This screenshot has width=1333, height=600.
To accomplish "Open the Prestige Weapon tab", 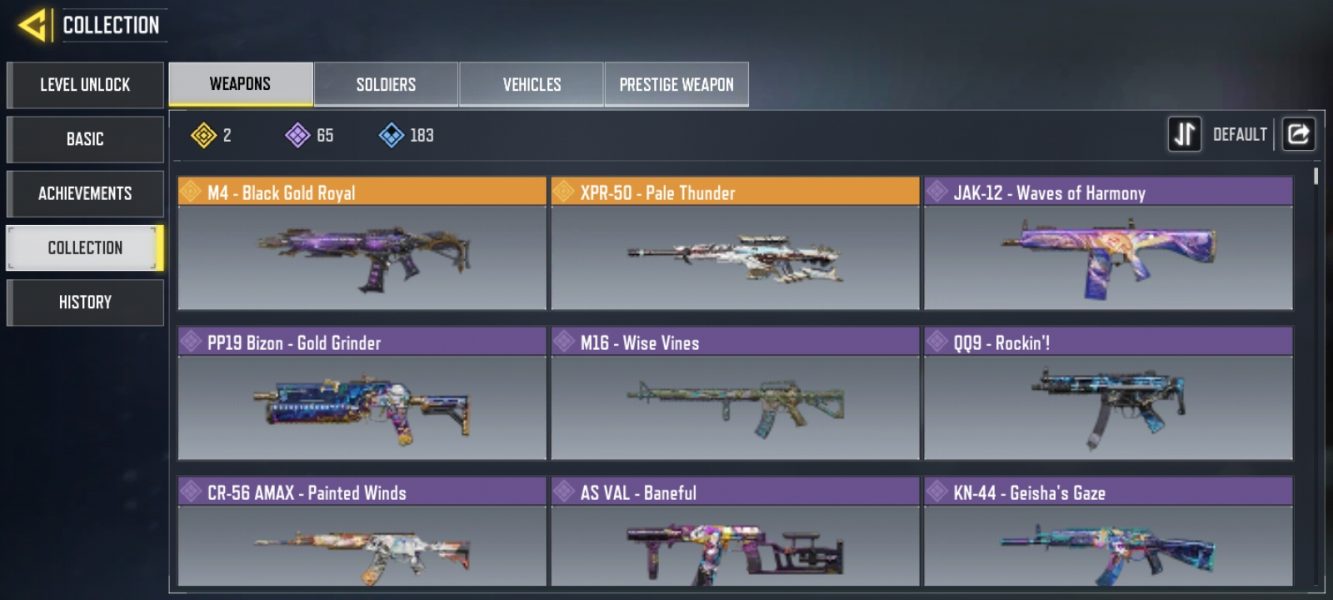I will 676,84.
